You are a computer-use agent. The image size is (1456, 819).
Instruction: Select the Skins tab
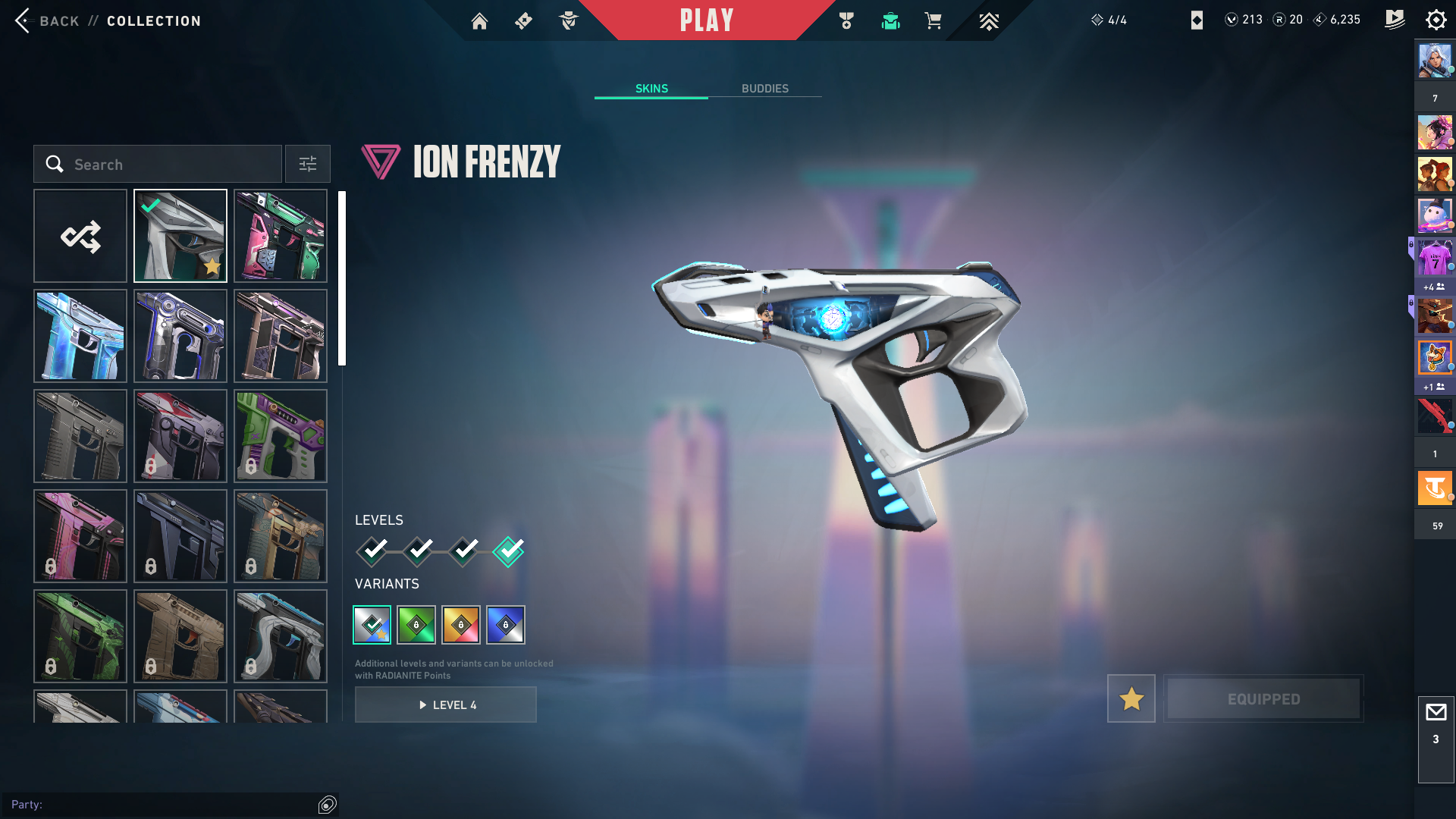click(651, 89)
